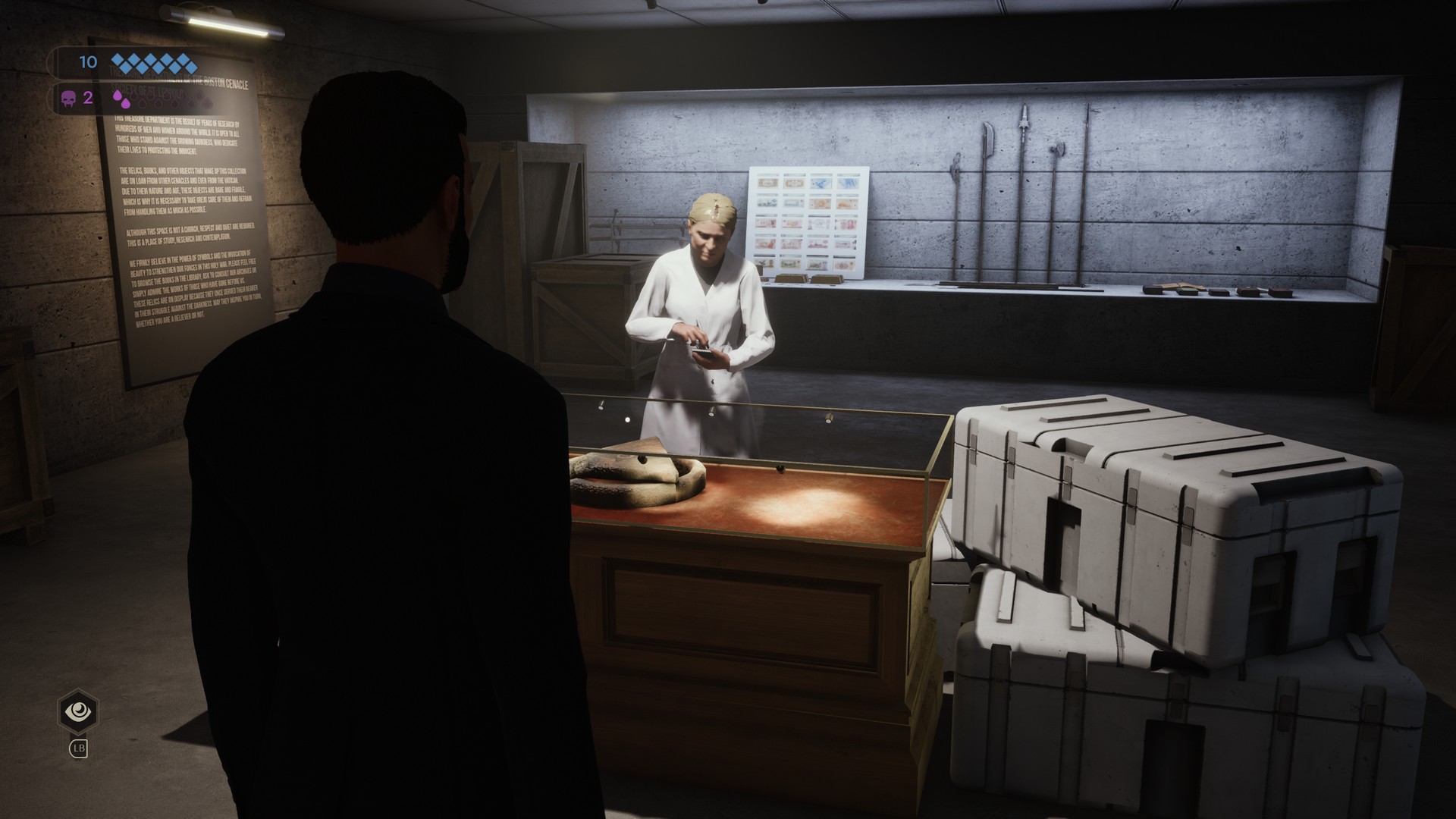The image size is (1456, 819).
Task: Click the purple skull hunger icon
Action: point(67,98)
